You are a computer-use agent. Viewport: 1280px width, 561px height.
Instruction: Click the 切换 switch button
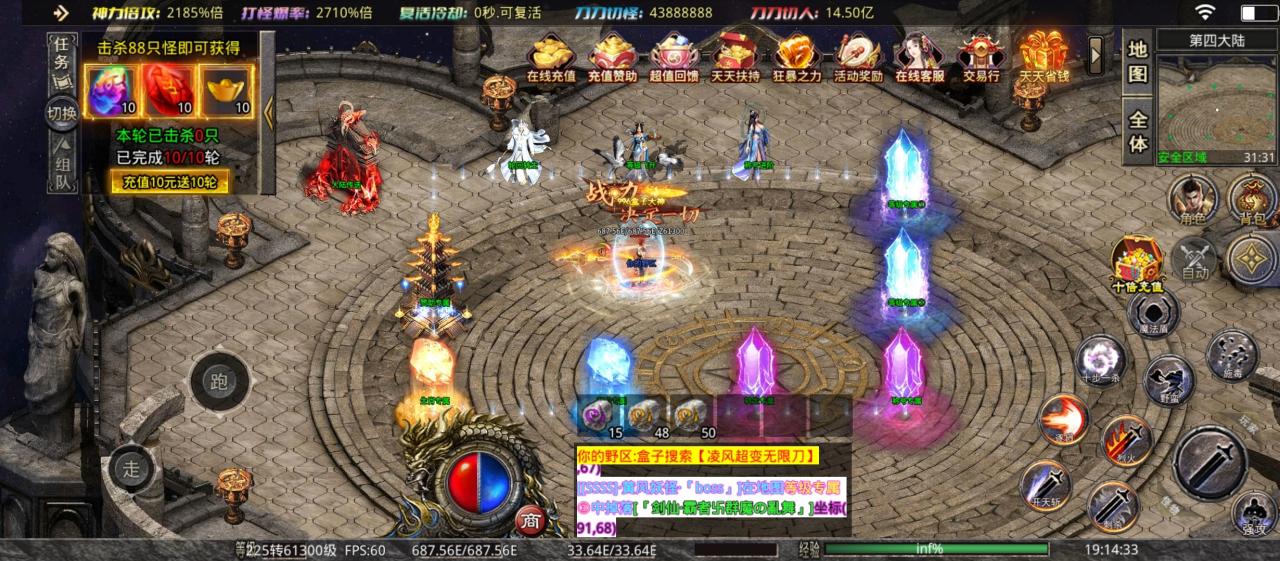pyautogui.click(x=61, y=113)
